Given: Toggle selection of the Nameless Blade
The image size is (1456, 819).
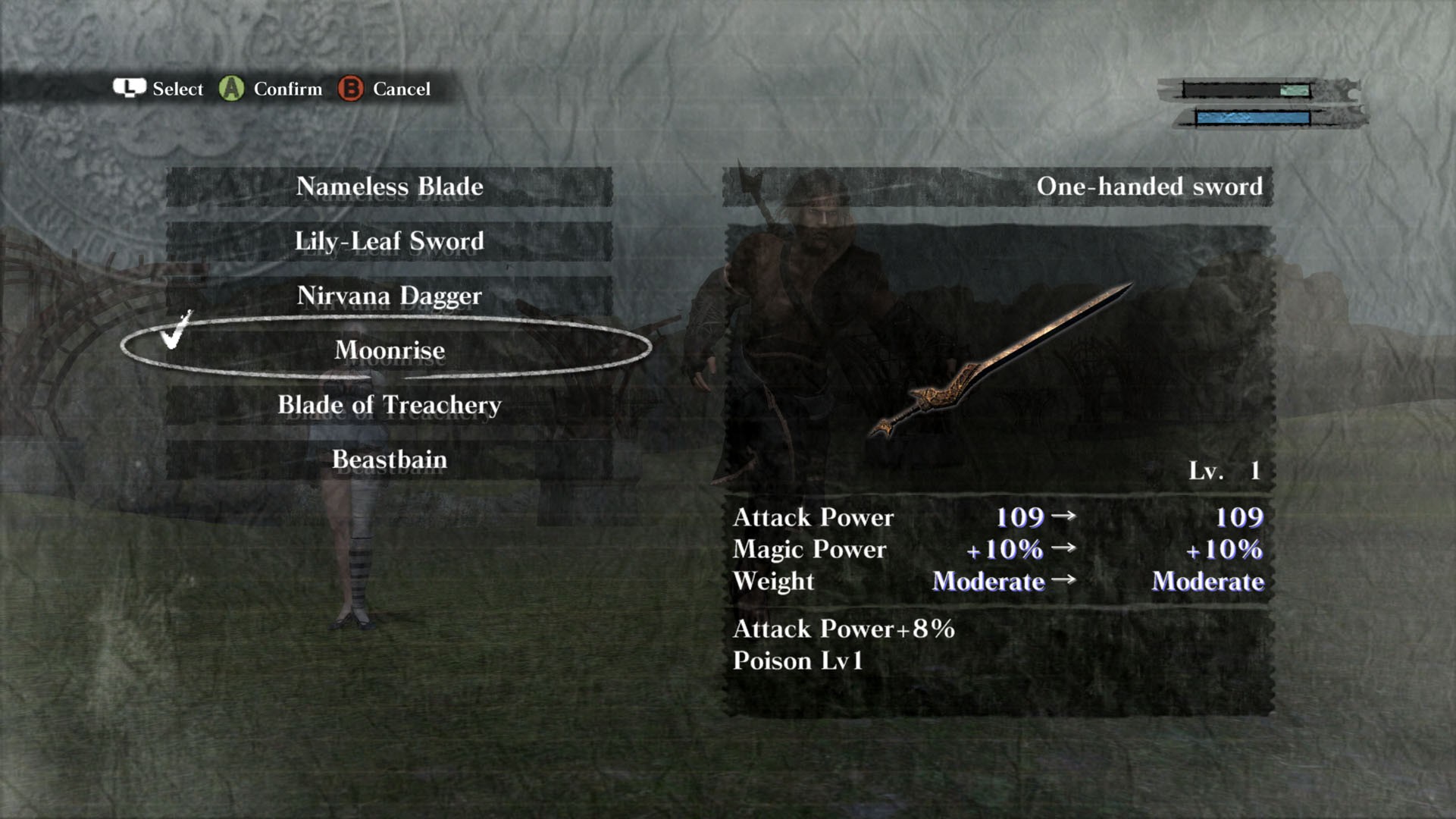Looking at the screenshot, I should point(389,187).
